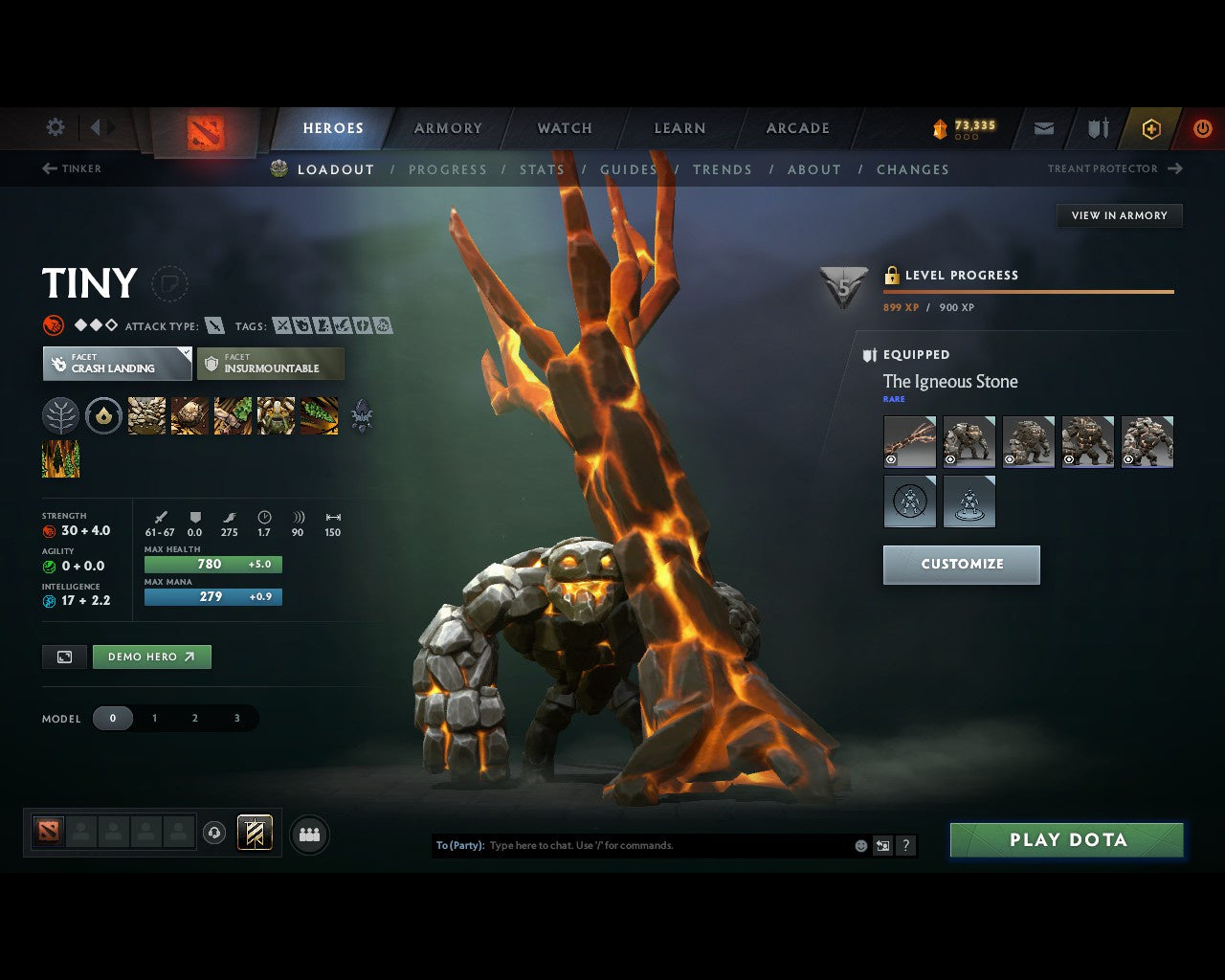This screenshot has width=1225, height=980.
Task: Open the WATCH menu
Action: (564, 127)
